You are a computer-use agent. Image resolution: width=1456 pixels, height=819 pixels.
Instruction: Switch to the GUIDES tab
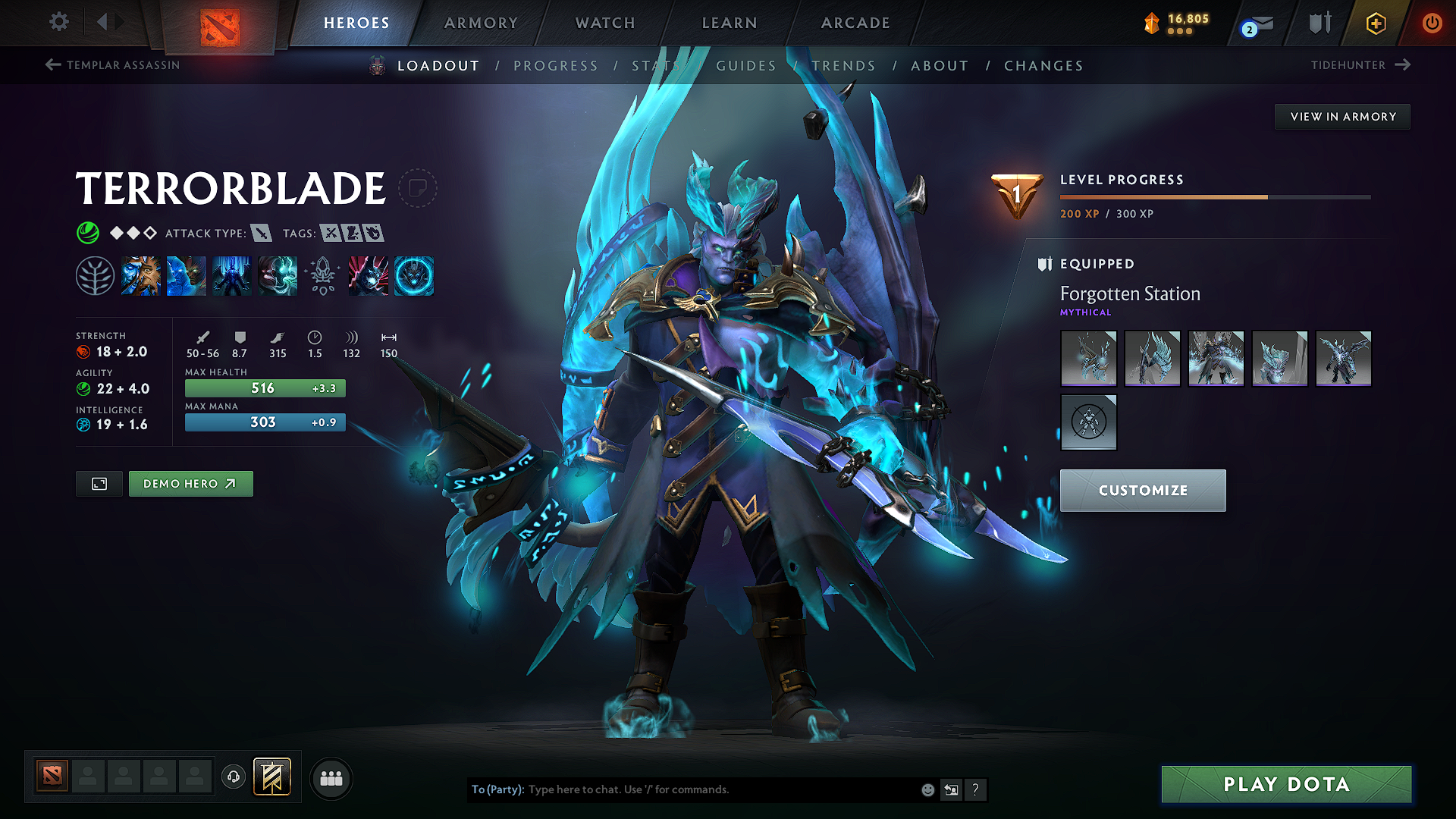point(745,66)
